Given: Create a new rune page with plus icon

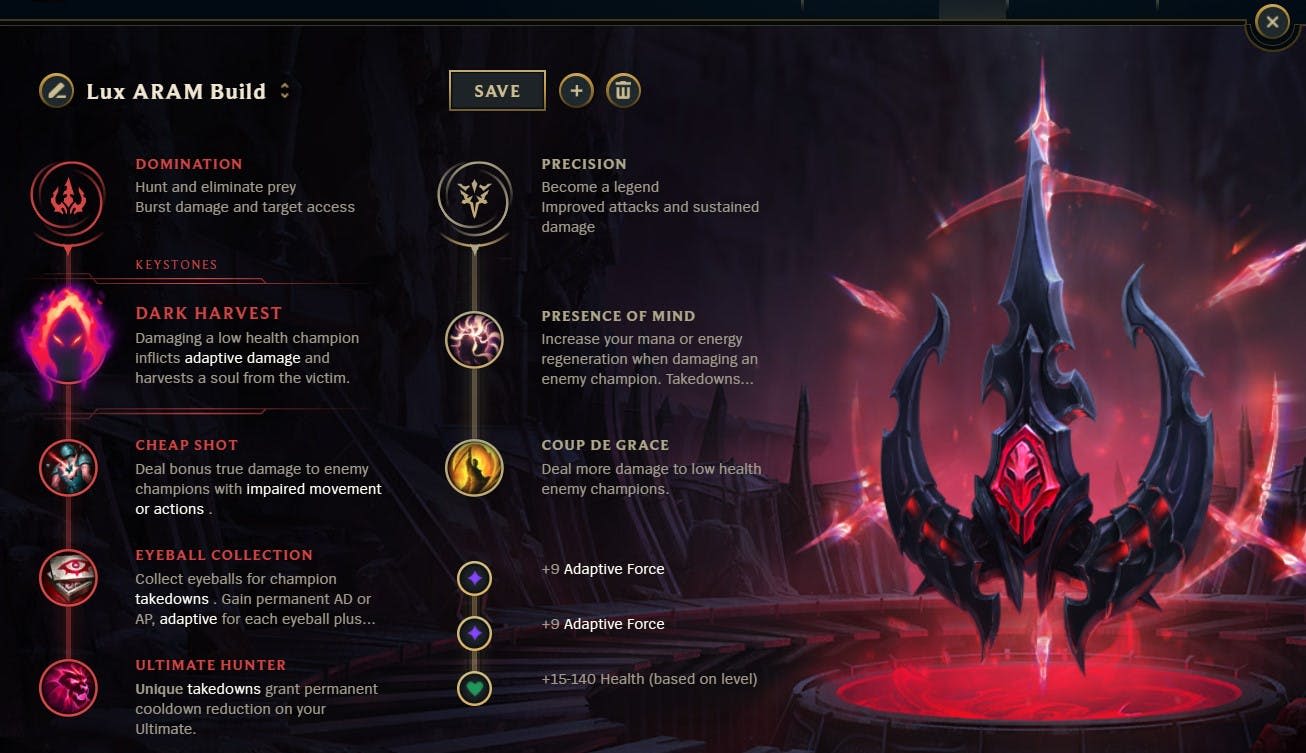Looking at the screenshot, I should pos(576,90).
